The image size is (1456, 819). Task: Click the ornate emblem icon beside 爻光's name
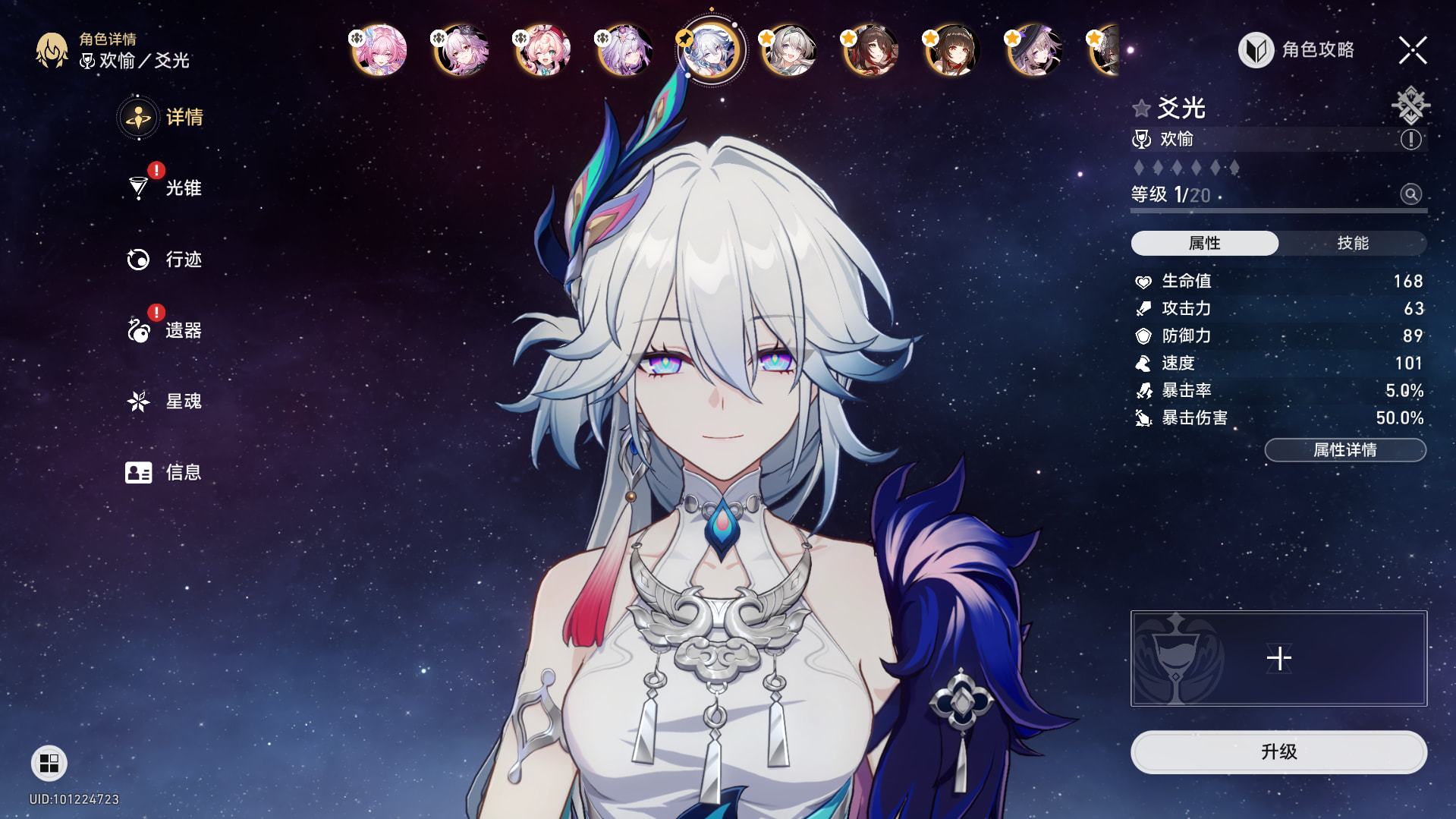point(1410,106)
